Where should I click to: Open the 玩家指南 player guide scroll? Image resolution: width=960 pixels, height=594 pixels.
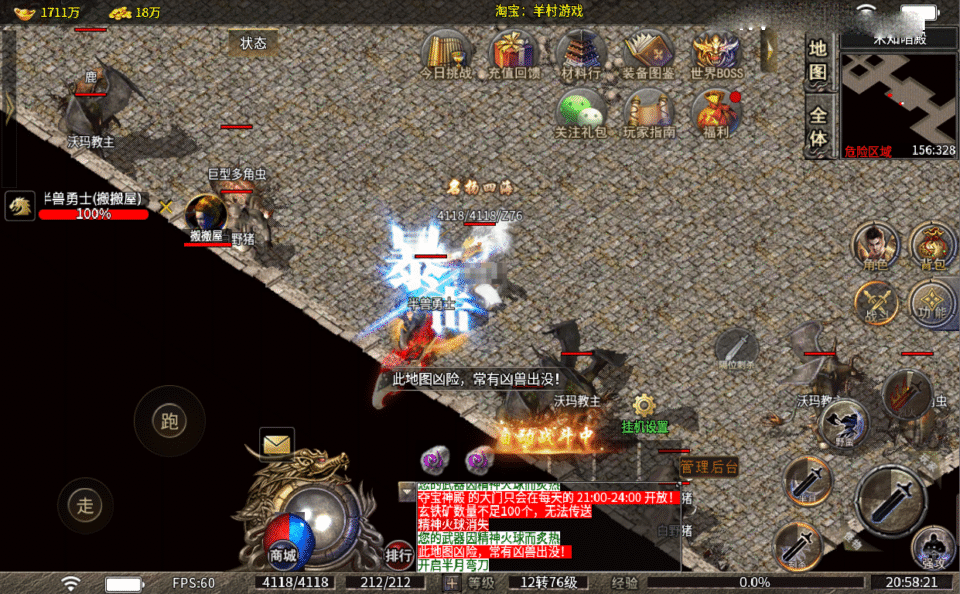(649, 112)
